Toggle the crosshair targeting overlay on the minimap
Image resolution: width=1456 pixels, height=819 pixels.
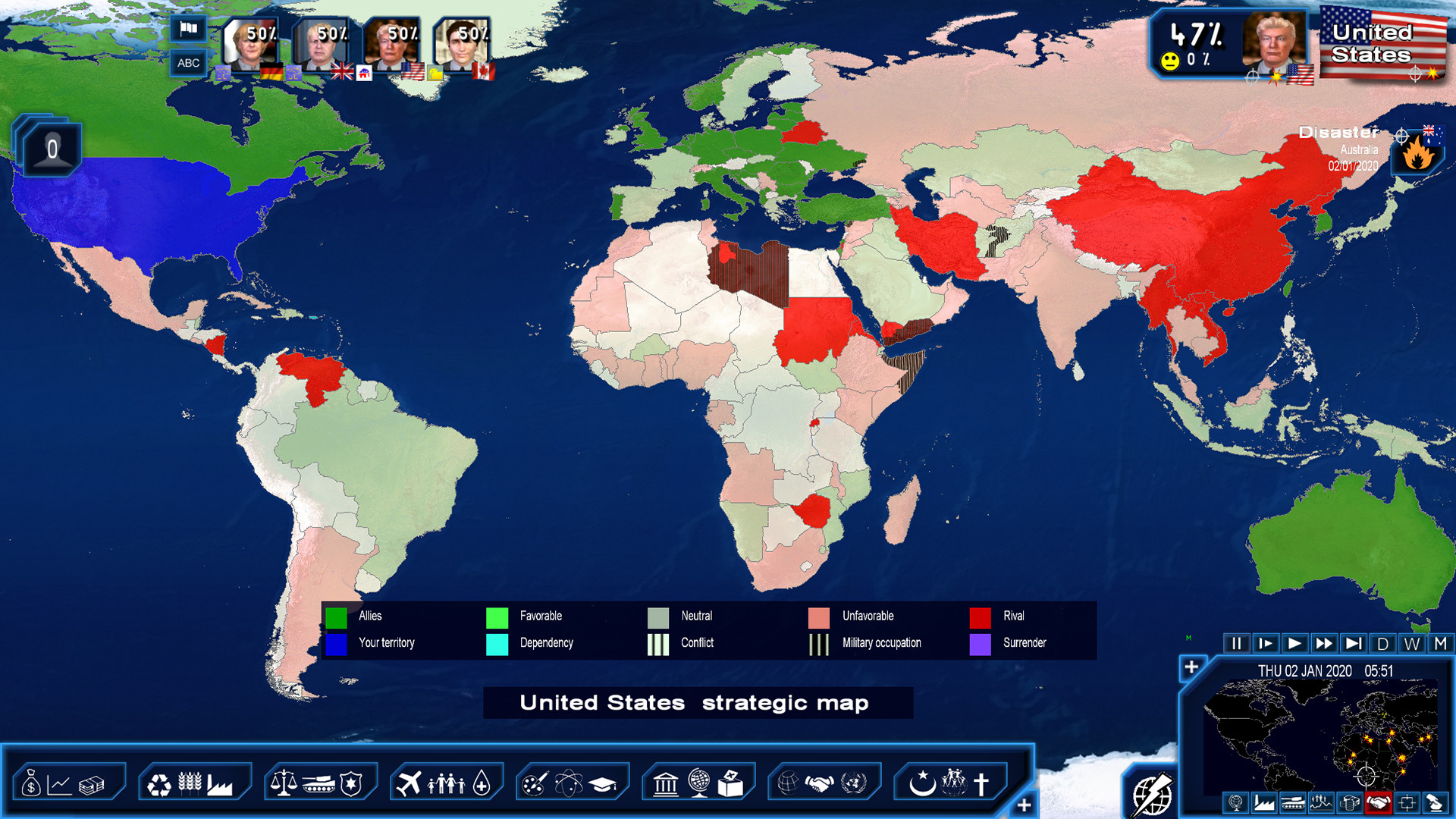coord(1405,802)
